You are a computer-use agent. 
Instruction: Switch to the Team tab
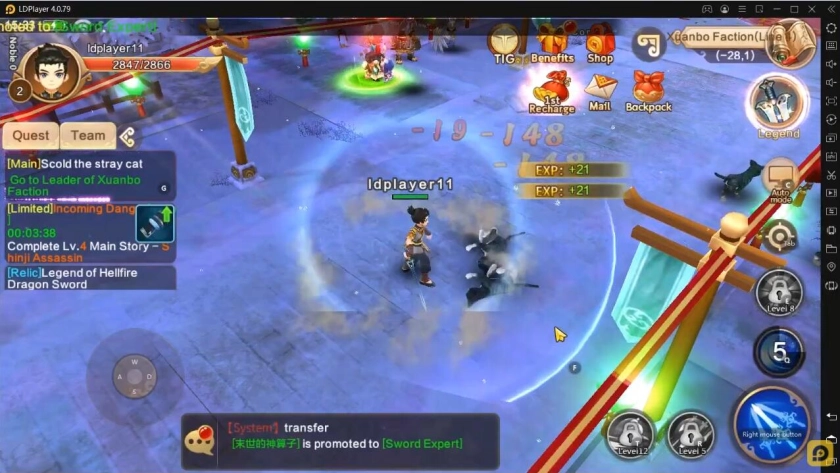click(x=88, y=136)
